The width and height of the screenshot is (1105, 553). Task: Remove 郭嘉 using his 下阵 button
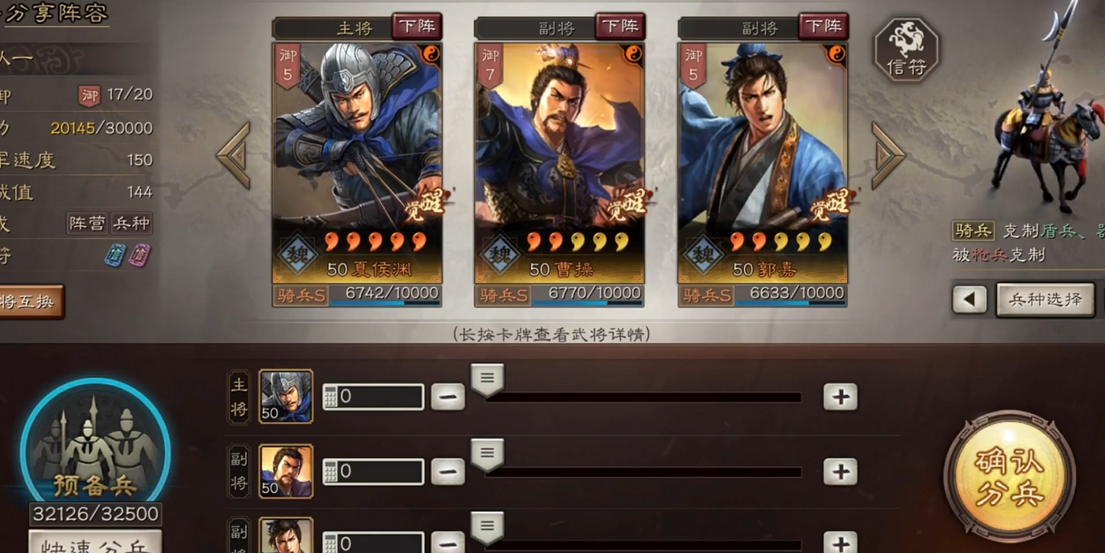[823, 26]
